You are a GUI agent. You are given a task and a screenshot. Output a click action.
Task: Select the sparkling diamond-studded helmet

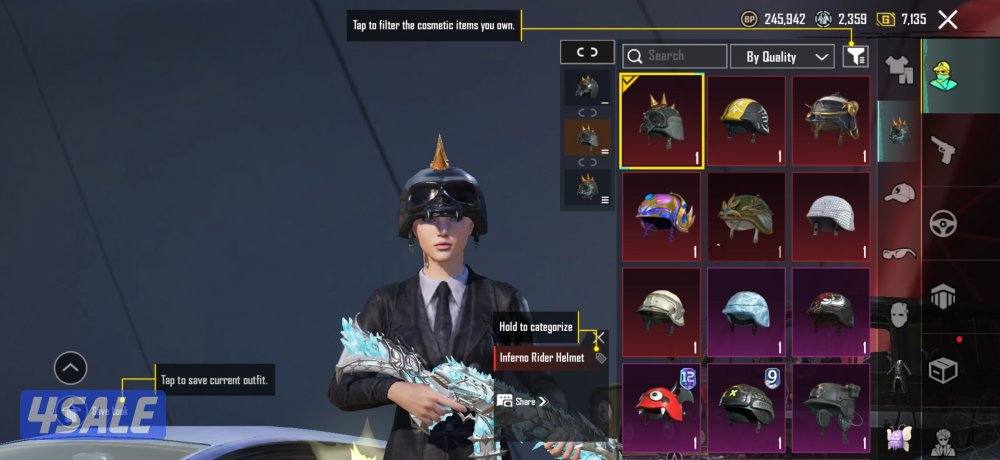tap(830, 214)
